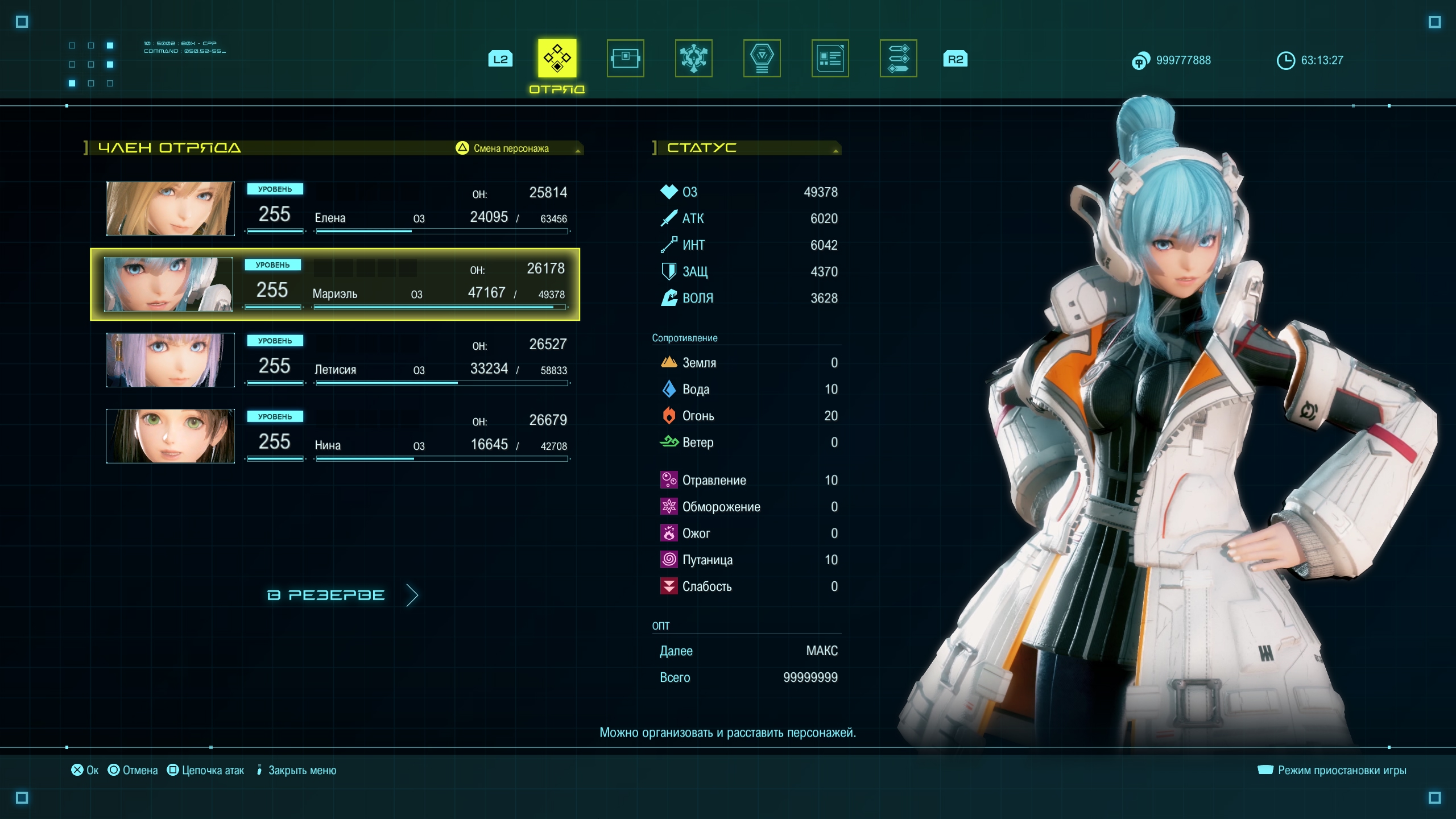
Task: Toggle Режим приостановки игры pause mode
Action: (x=1332, y=770)
